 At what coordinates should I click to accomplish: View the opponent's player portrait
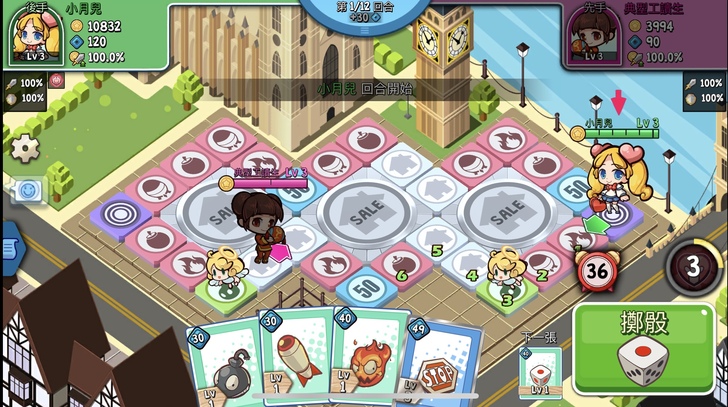tap(593, 36)
